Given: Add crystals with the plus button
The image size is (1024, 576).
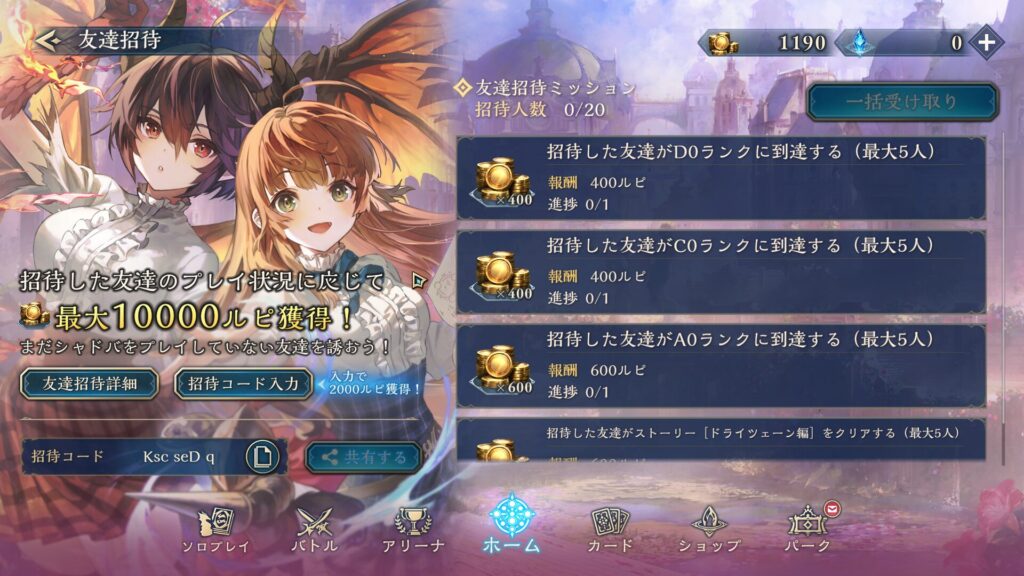Looking at the screenshot, I should [986, 42].
